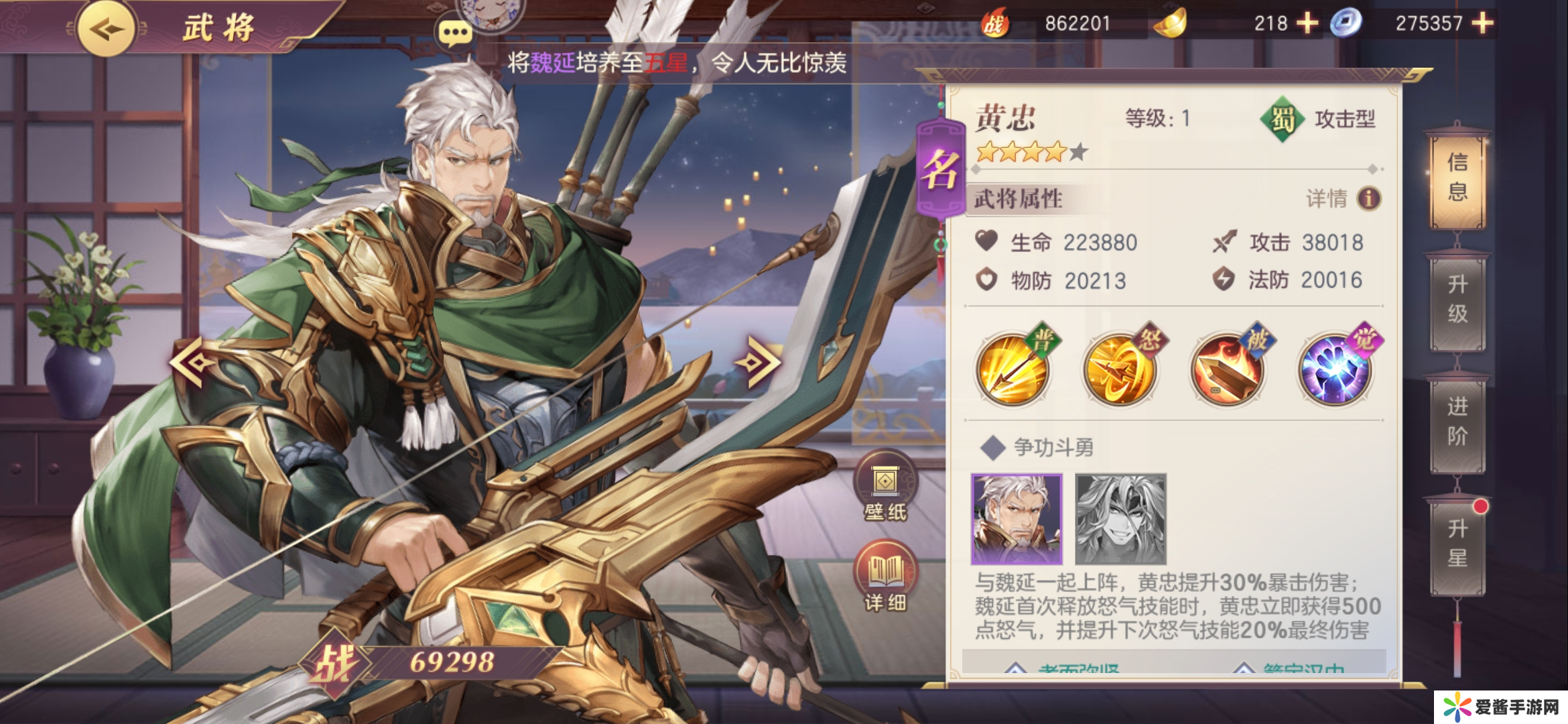View the 觉 awakening skill icon
The height and width of the screenshot is (724, 1568).
[x=1334, y=369]
